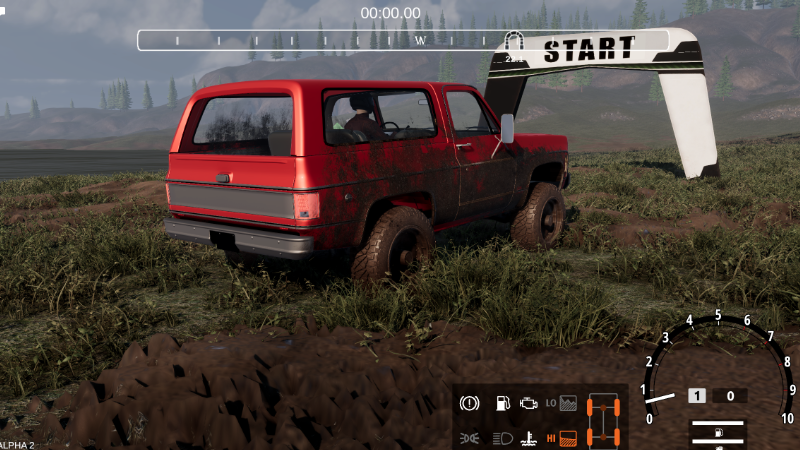The height and width of the screenshot is (450, 800).
Task: Toggle the side lights icon
Action: click(x=468, y=437)
